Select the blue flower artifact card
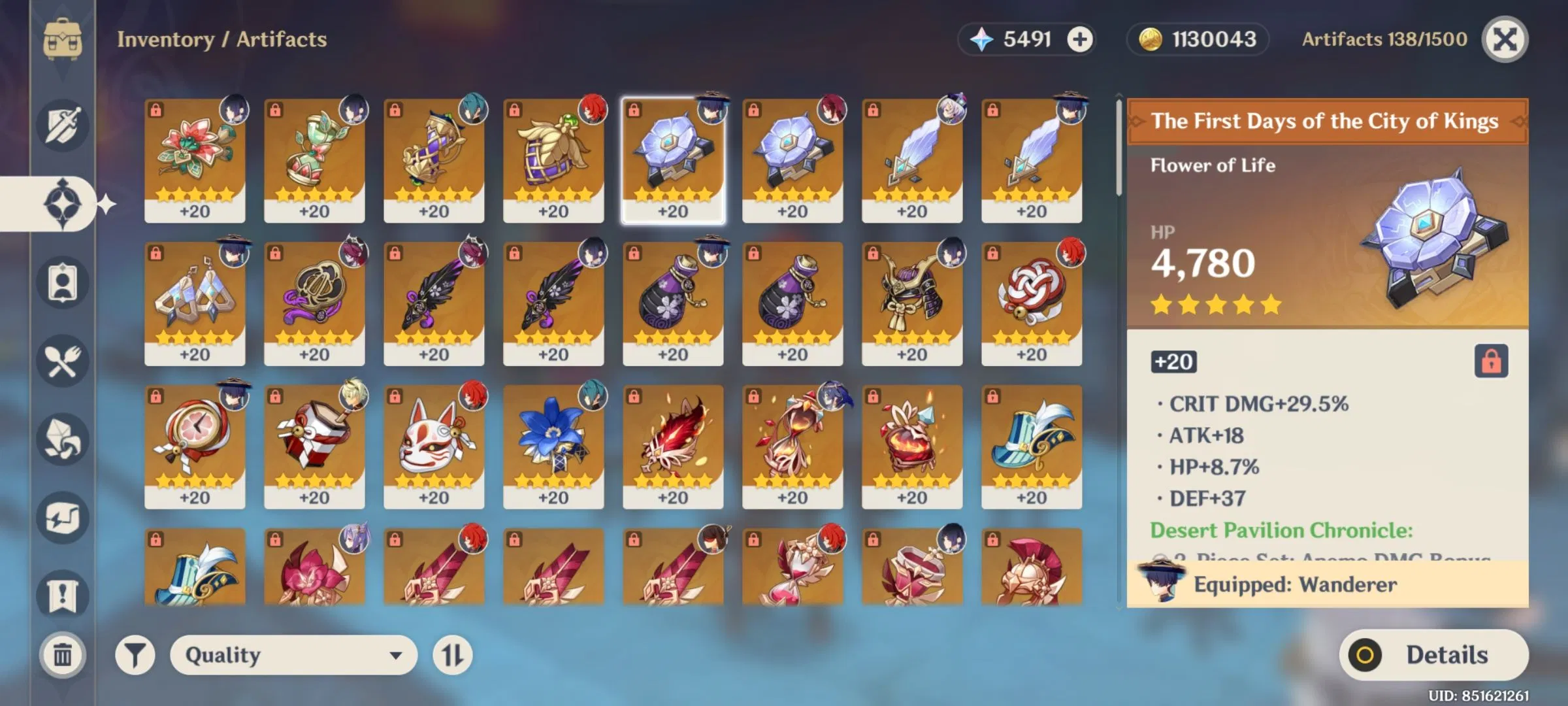1568x706 pixels. (x=554, y=441)
